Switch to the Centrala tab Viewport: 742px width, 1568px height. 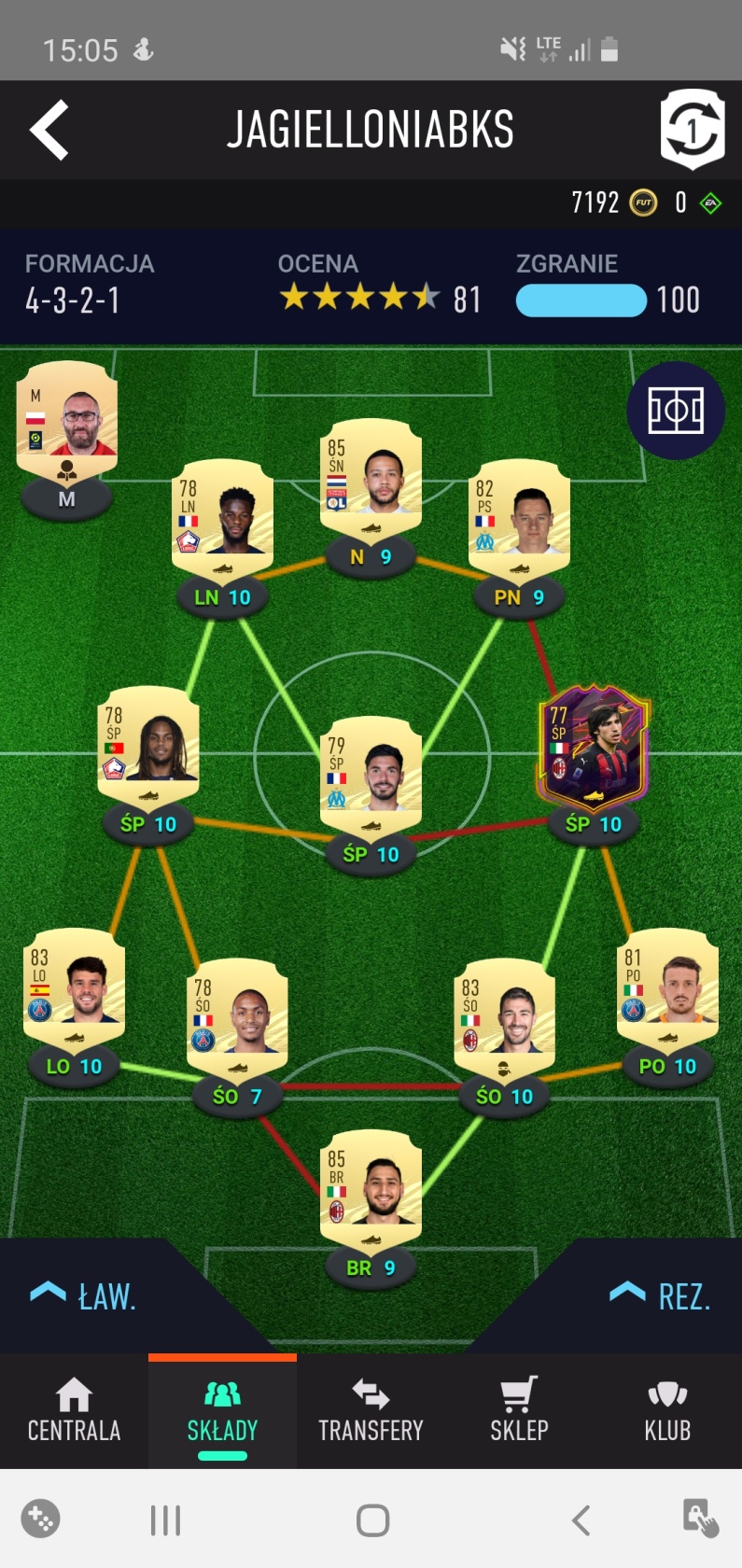[x=74, y=1411]
